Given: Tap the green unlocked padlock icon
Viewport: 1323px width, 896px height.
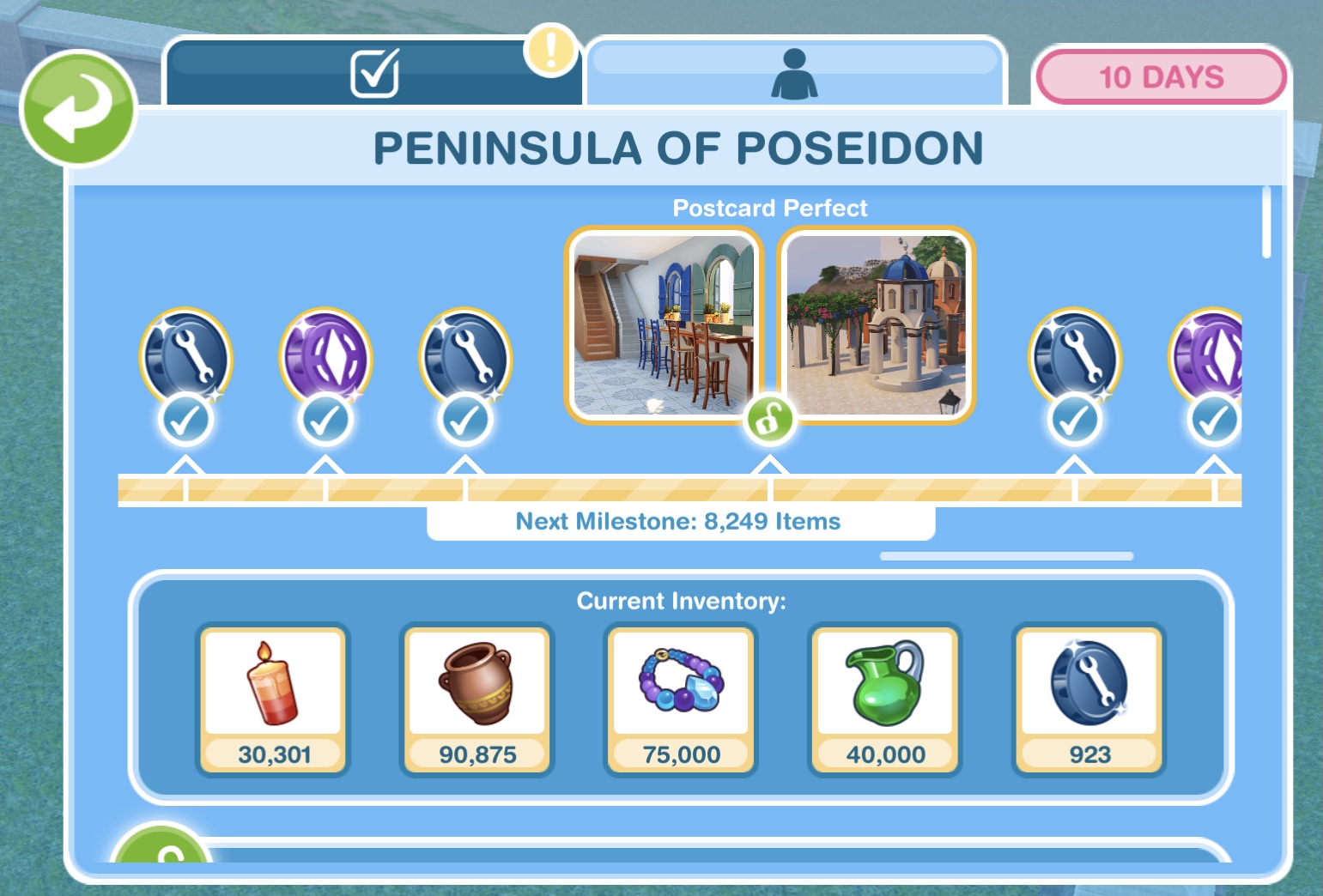Looking at the screenshot, I should click(768, 420).
